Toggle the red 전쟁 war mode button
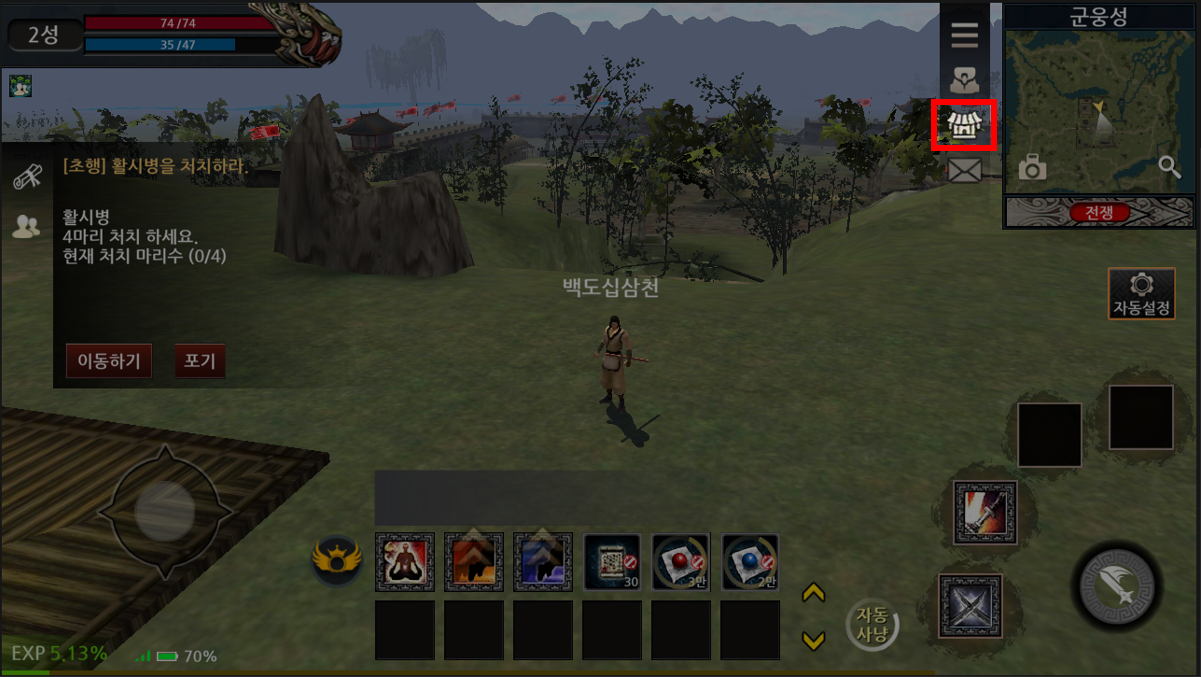1201x677 pixels. [x=1099, y=212]
